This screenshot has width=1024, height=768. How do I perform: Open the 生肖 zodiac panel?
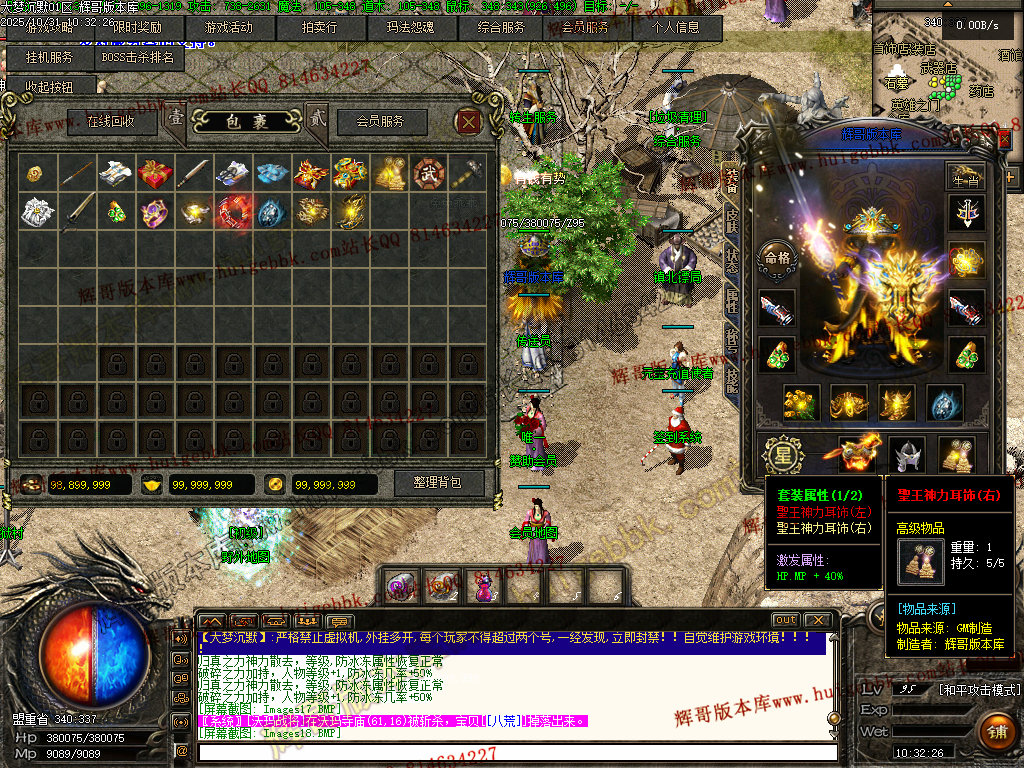965,176
